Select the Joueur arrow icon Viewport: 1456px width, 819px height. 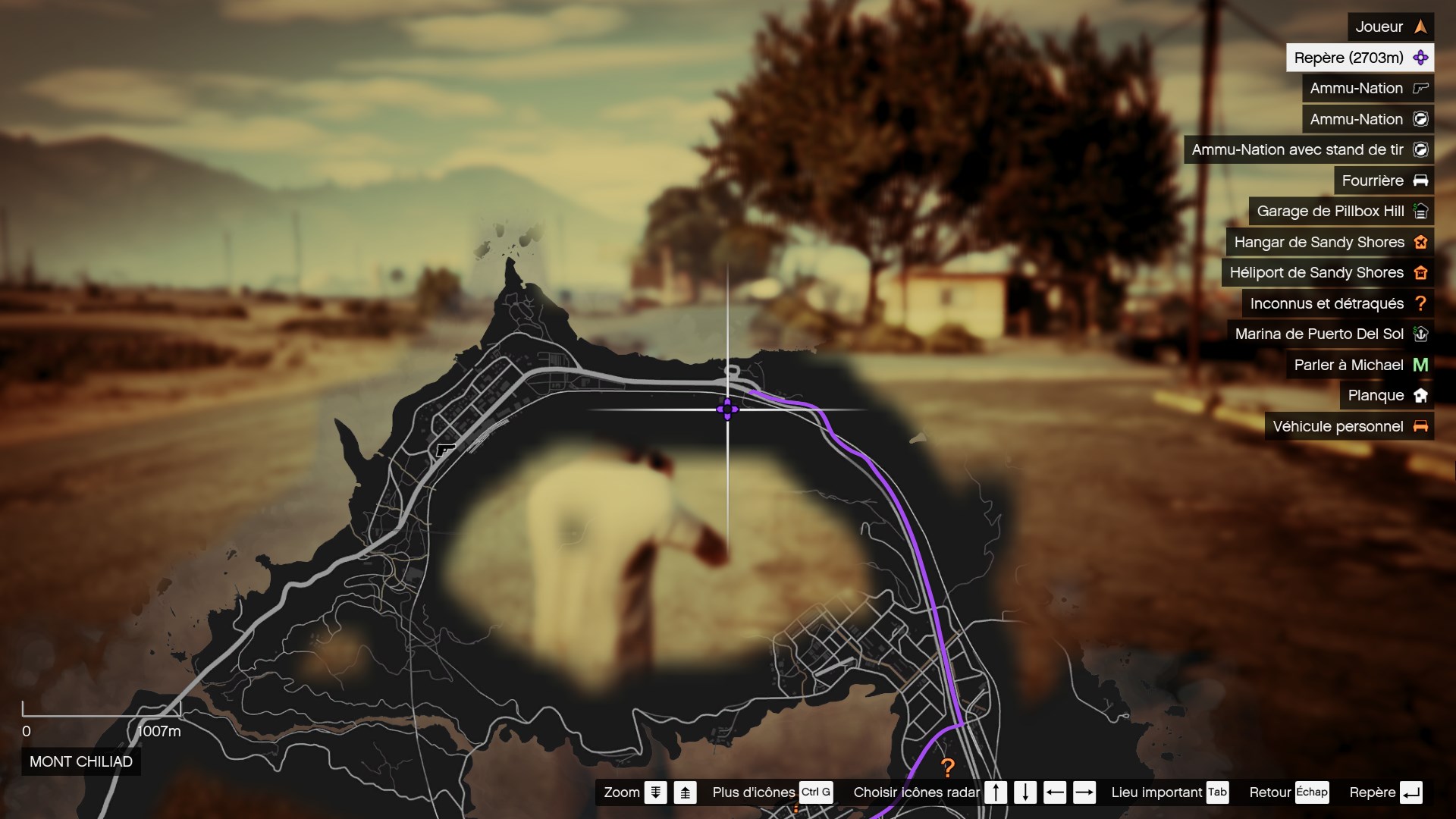1420,27
